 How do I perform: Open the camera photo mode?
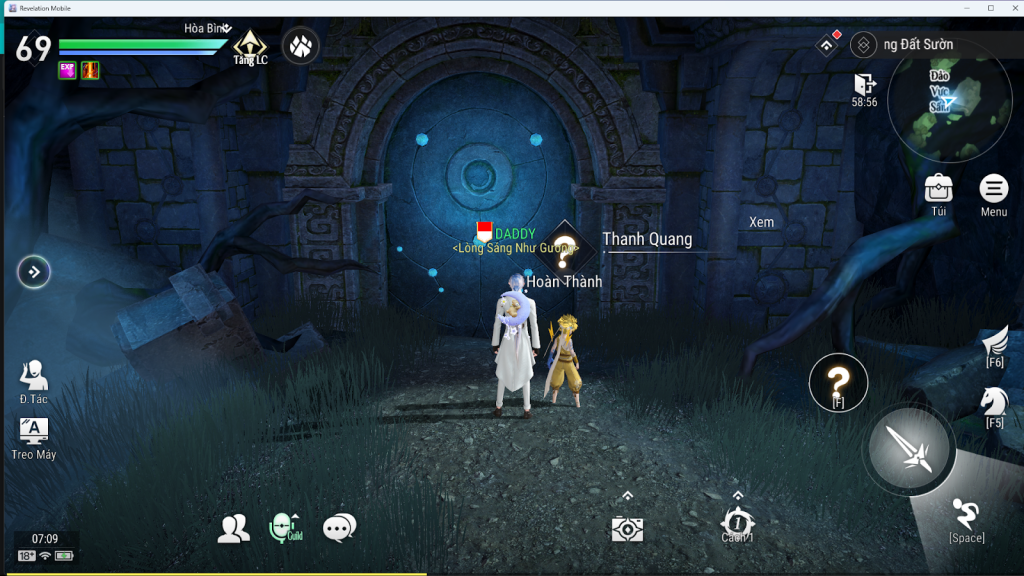point(627,528)
